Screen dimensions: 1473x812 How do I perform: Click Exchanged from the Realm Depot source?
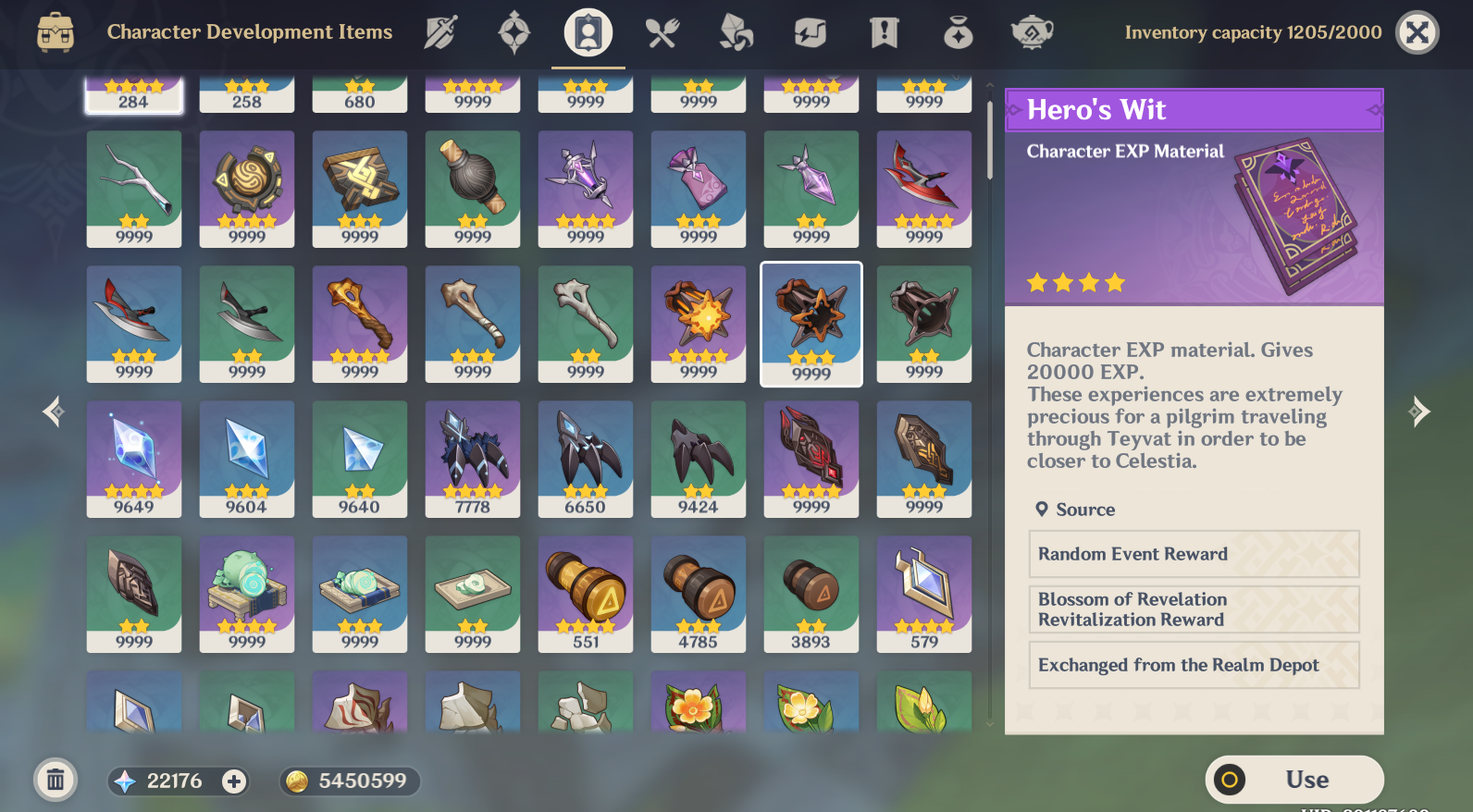coord(1194,665)
